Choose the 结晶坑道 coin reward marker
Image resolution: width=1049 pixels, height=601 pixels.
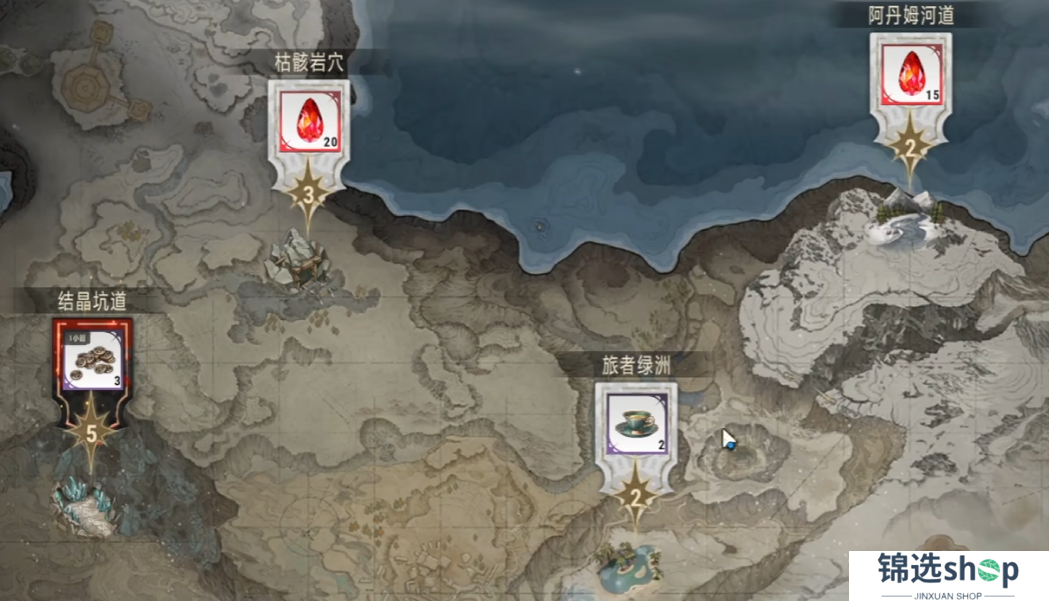click(93, 355)
